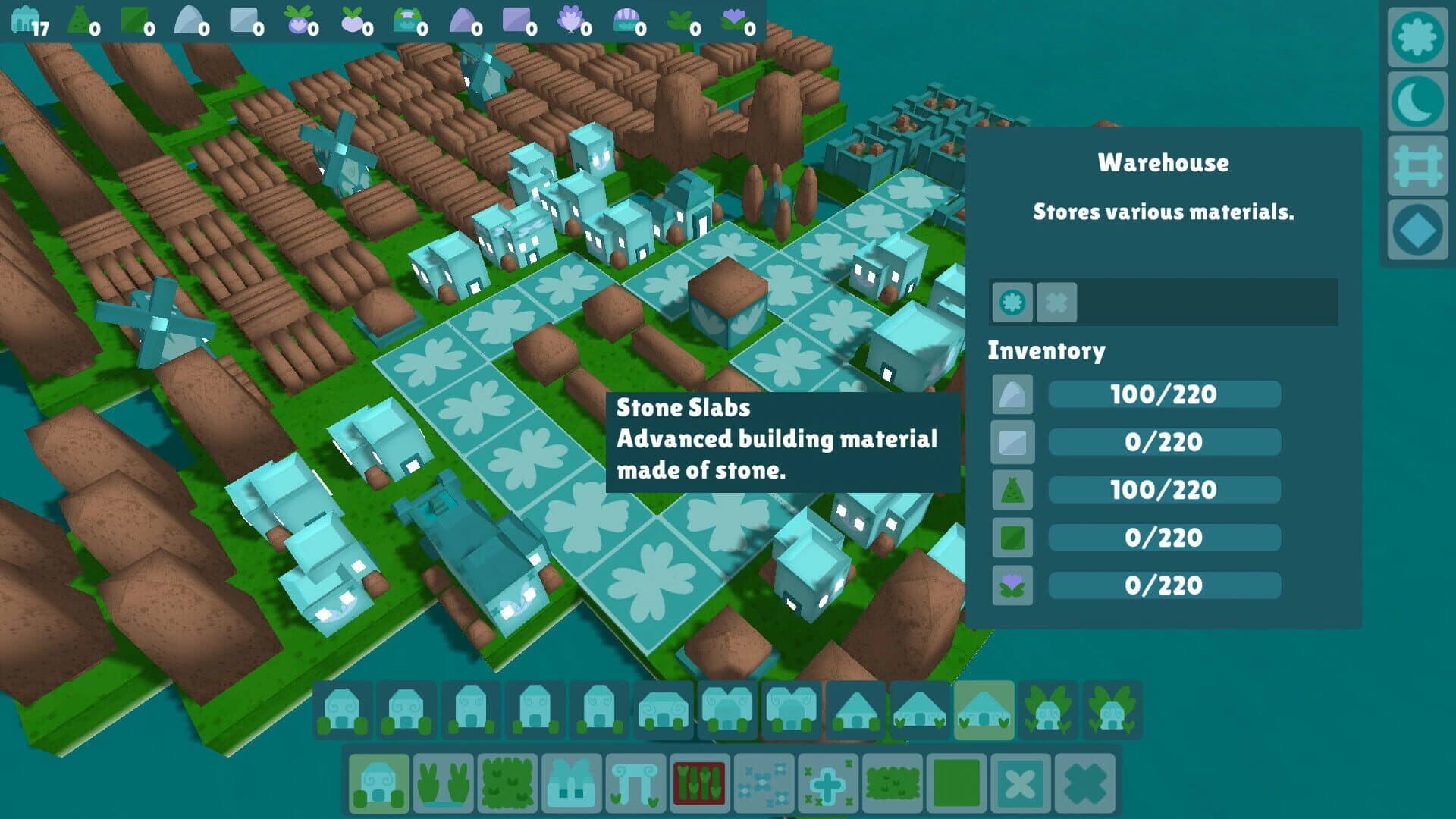Select the warehouse building icon in the bottom toolbar
Viewport: 1456px width, 819px height.
coord(379,781)
